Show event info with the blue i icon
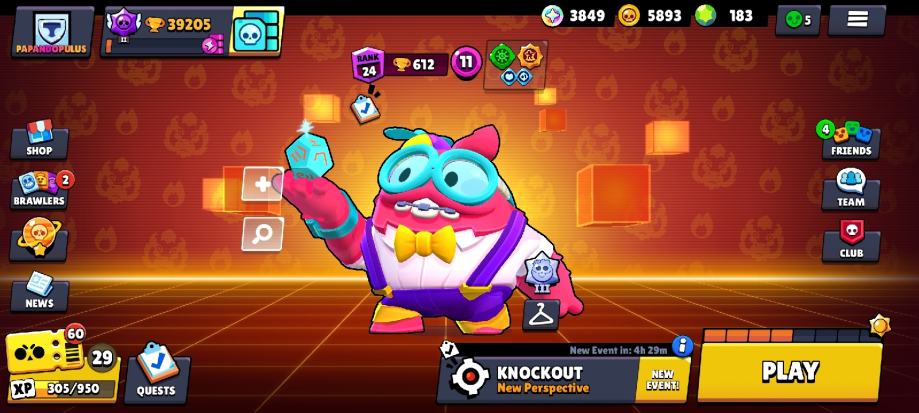Viewport: 919px width, 413px height. pos(683,346)
